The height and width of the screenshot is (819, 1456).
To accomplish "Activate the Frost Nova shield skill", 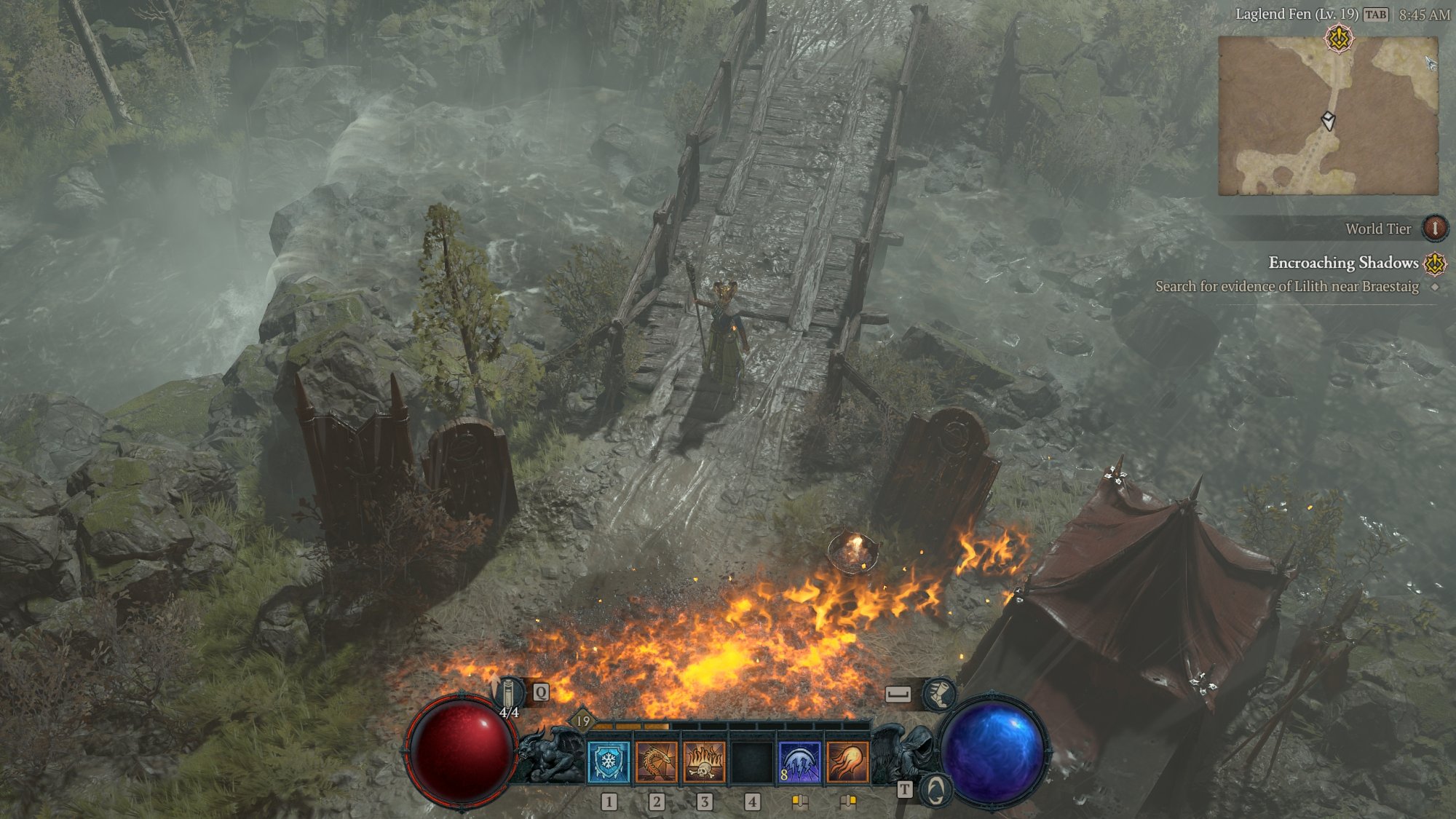I will (x=608, y=762).
